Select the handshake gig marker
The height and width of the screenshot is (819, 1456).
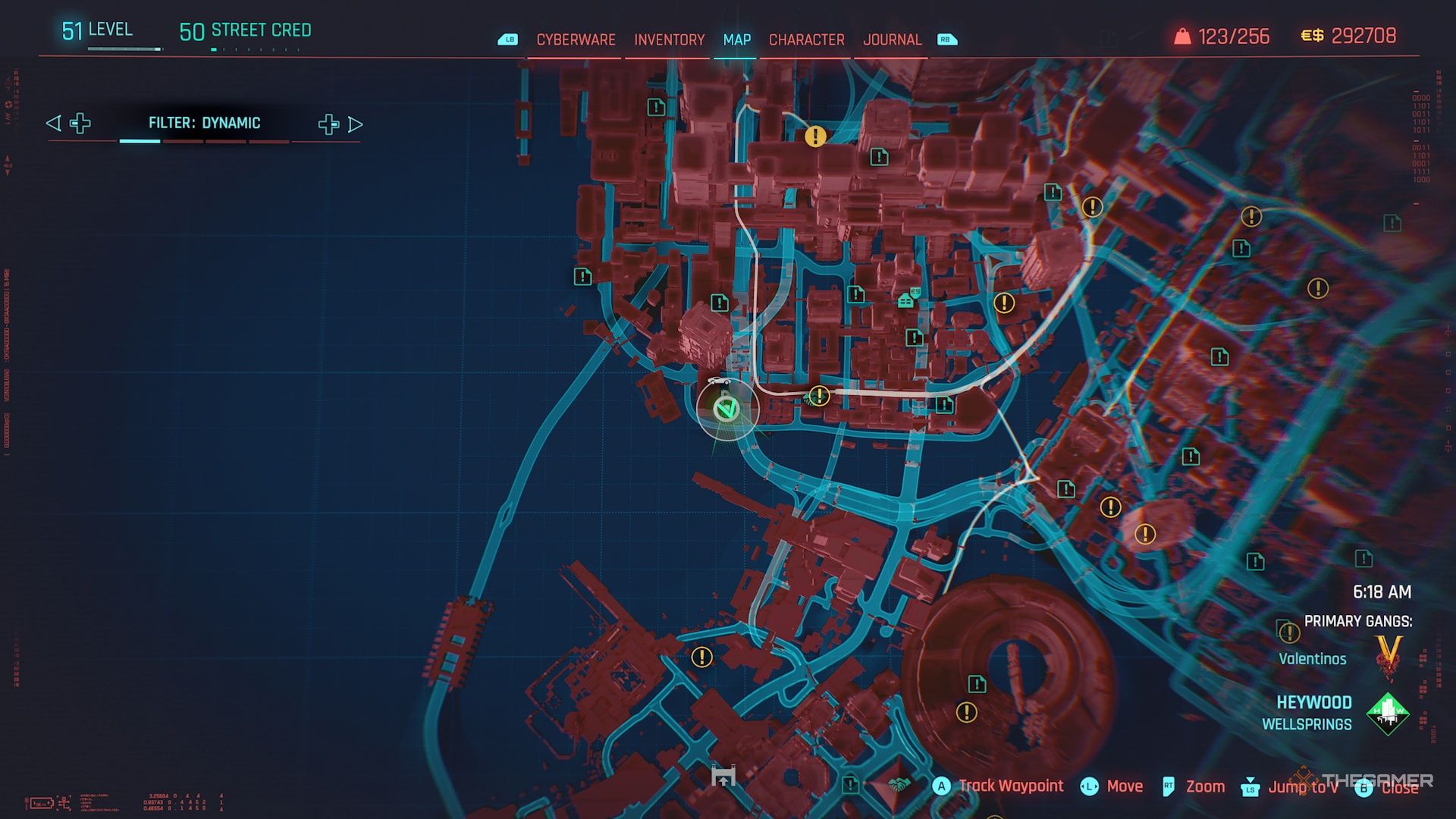click(x=898, y=784)
